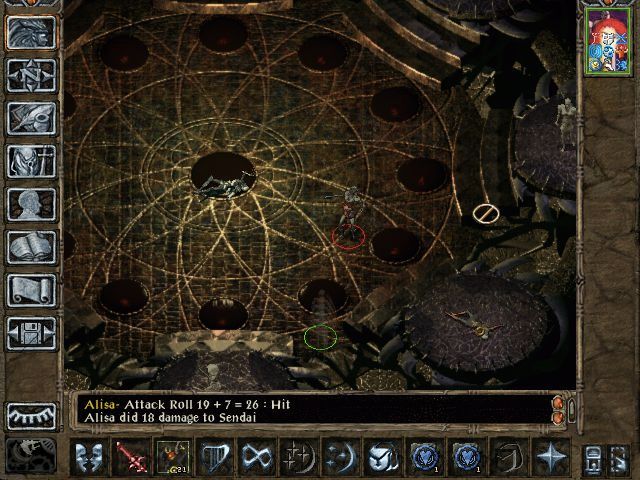Open the options menu floppy disk button
The image size is (640, 480).
click(32, 333)
